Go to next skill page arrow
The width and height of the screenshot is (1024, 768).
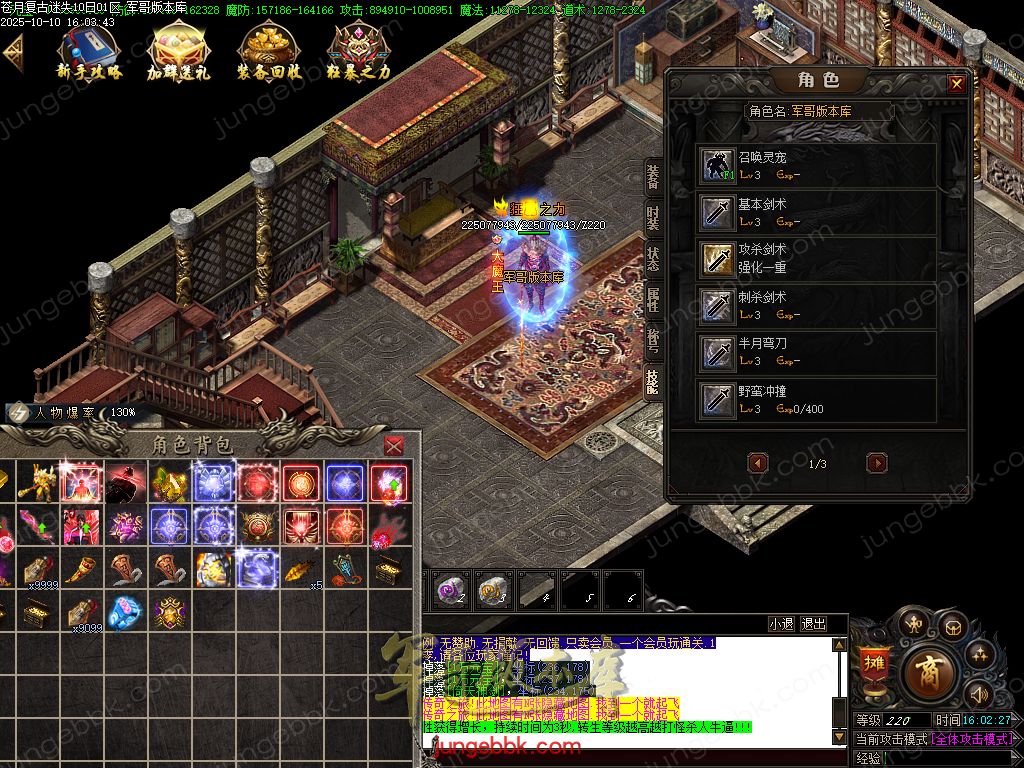click(877, 463)
